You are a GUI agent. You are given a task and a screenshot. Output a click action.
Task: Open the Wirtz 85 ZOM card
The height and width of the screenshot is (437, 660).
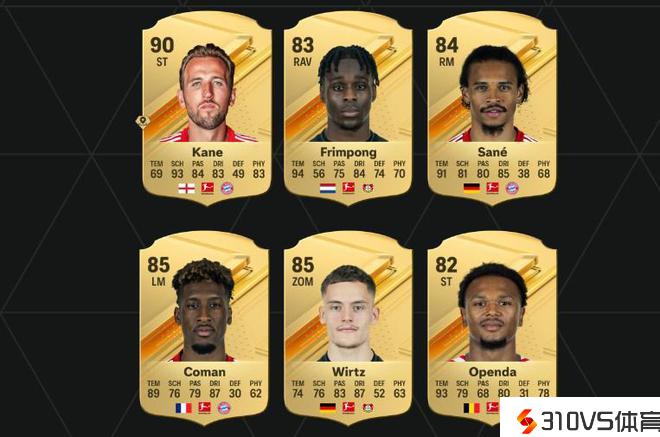pyautogui.click(x=348, y=327)
